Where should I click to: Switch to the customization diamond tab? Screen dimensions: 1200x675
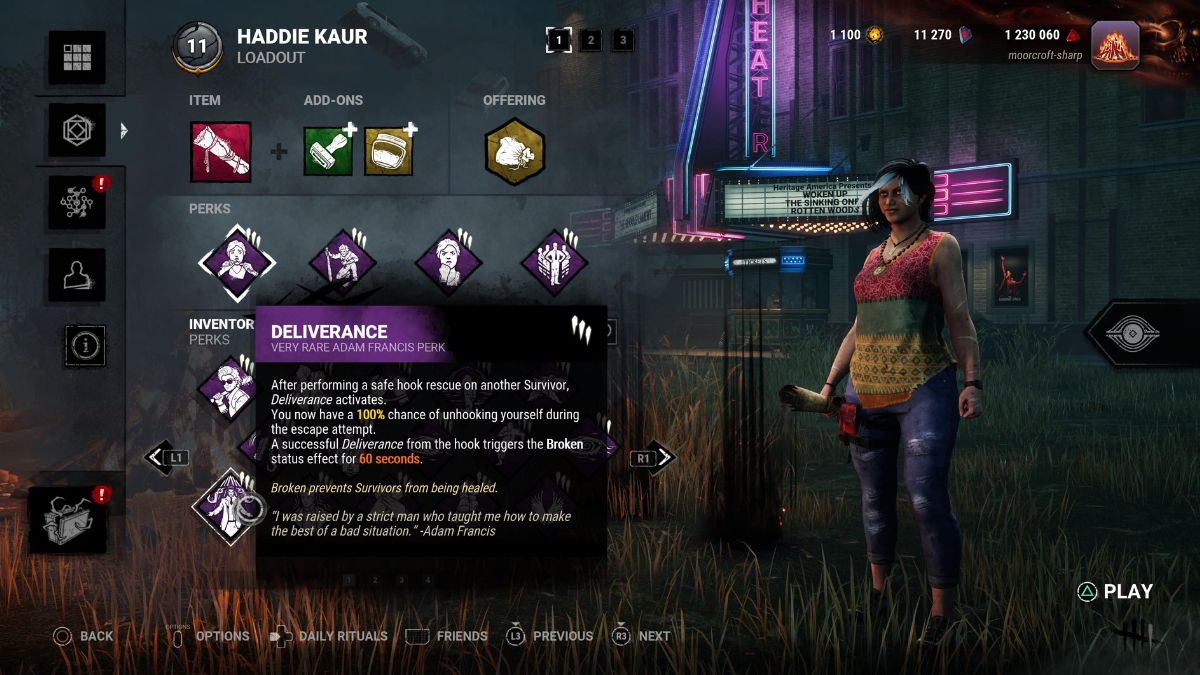77,130
